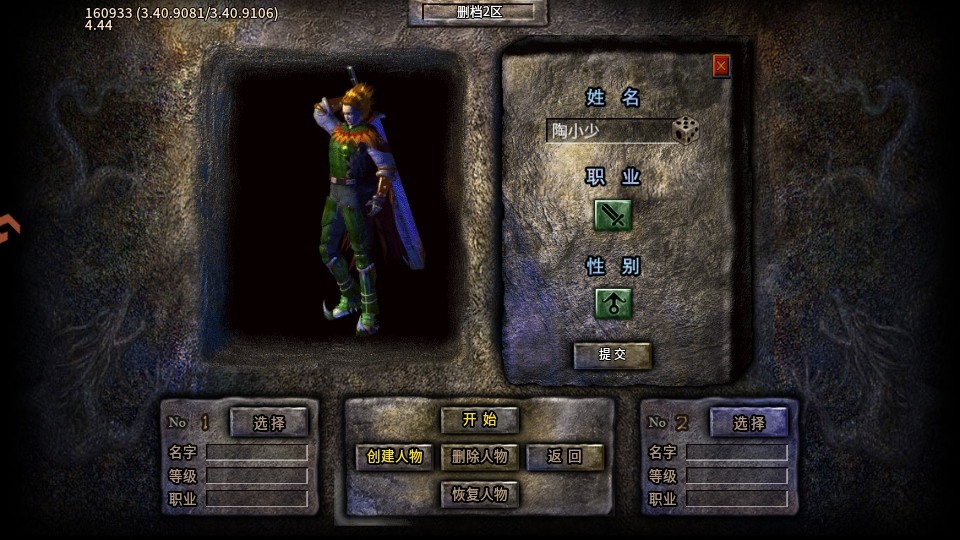Click 删除人物 to delete a character

pyautogui.click(x=480, y=457)
